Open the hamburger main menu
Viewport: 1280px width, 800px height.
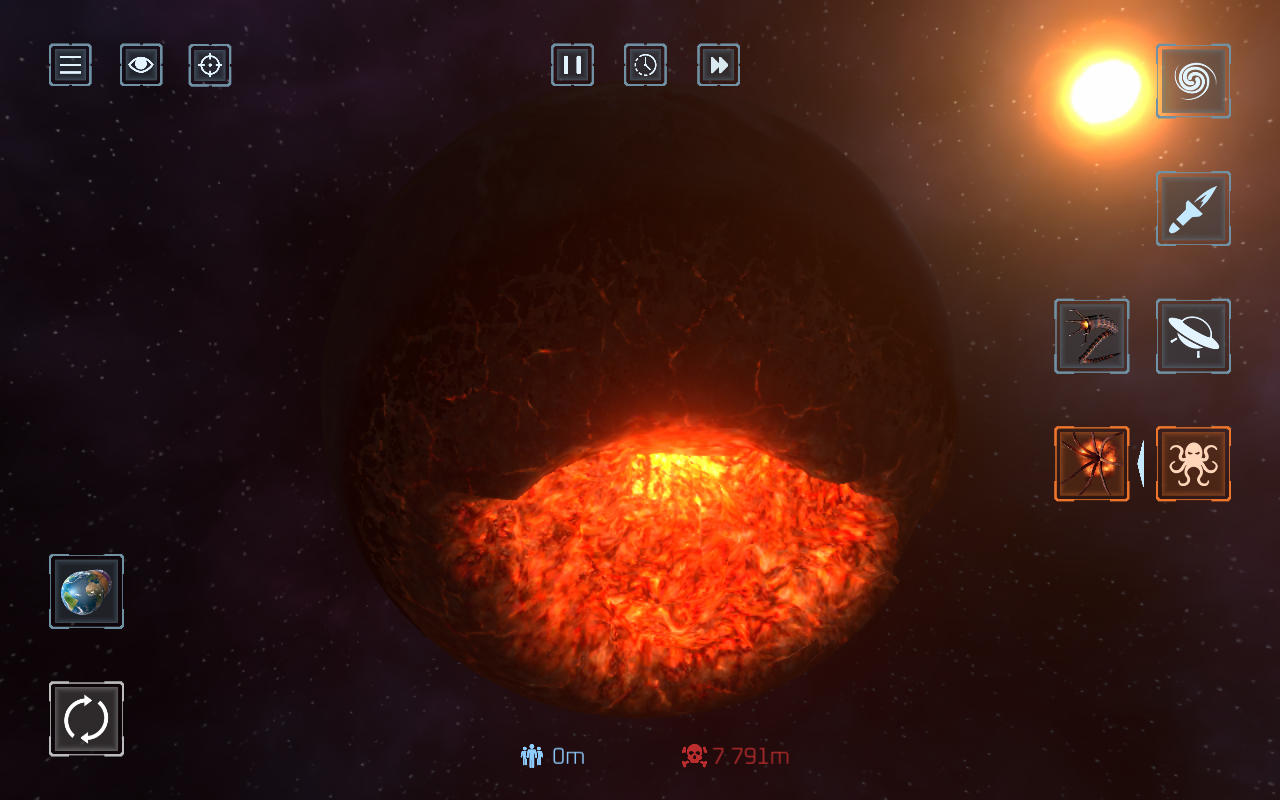[x=70, y=65]
